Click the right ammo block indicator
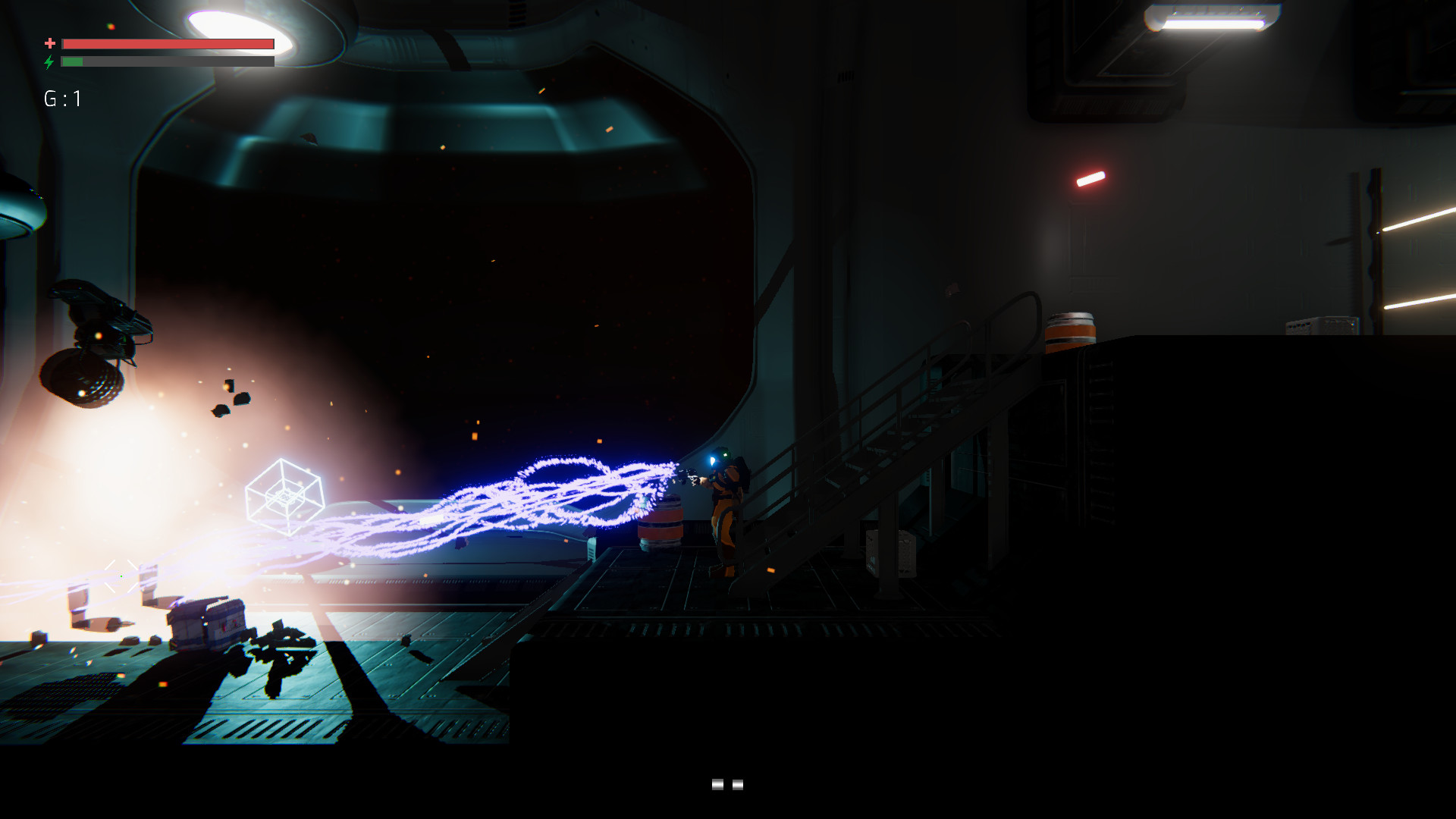This screenshot has height=819, width=1456. click(737, 786)
